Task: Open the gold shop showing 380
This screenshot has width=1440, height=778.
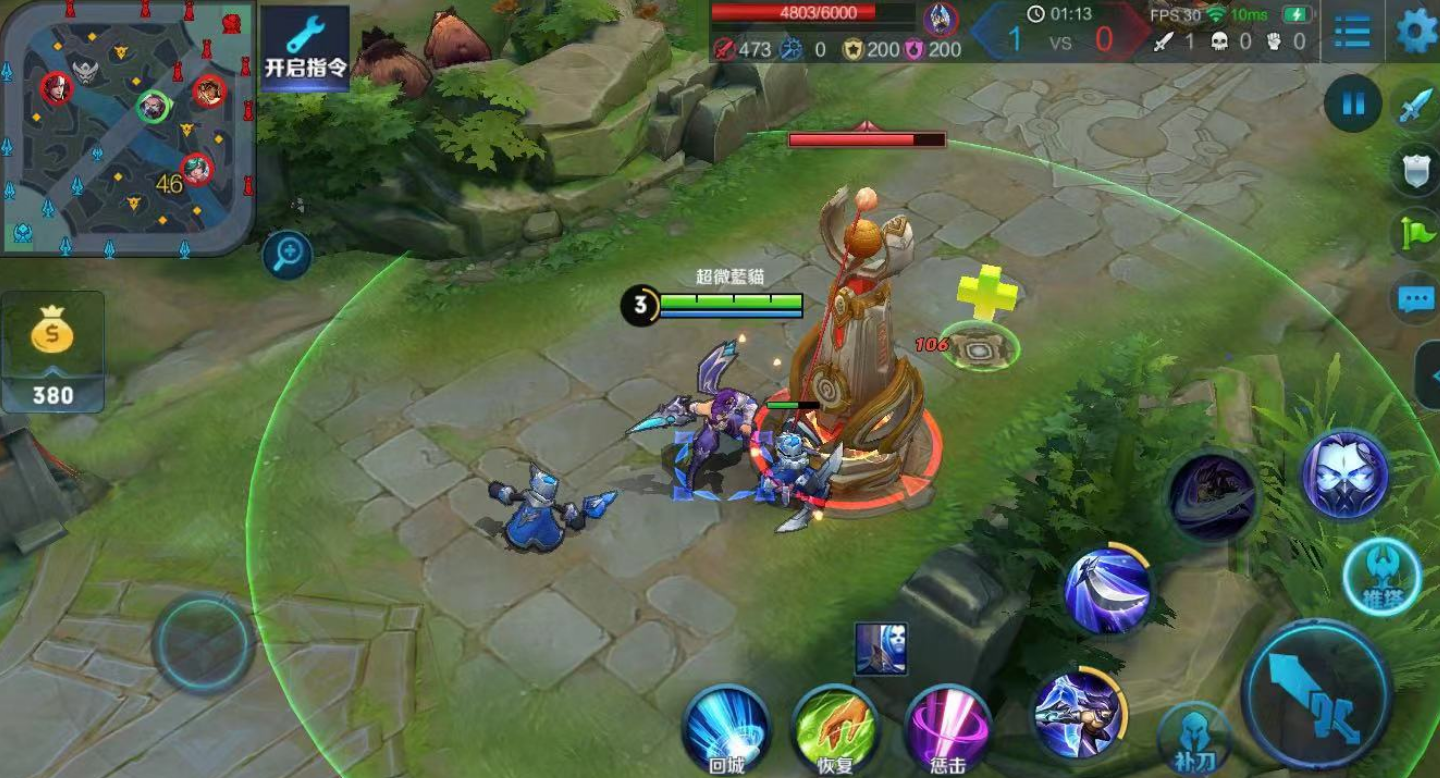Action: click(x=52, y=352)
